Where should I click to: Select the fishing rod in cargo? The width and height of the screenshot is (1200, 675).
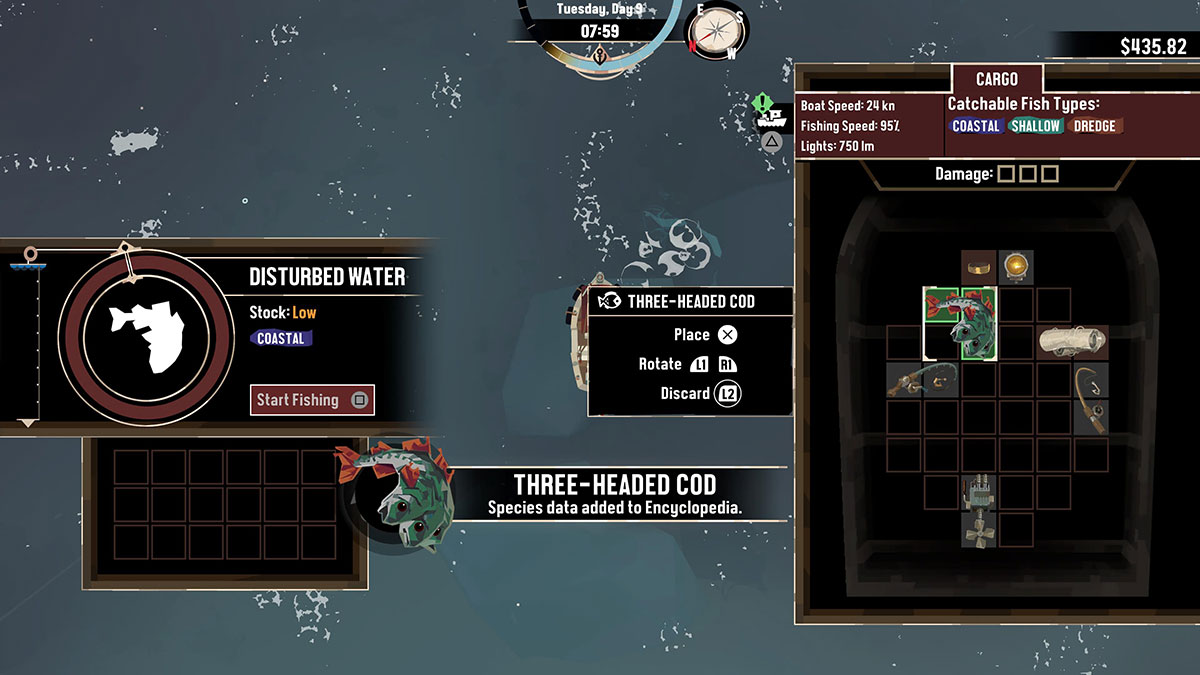pyautogui.click(x=922, y=379)
